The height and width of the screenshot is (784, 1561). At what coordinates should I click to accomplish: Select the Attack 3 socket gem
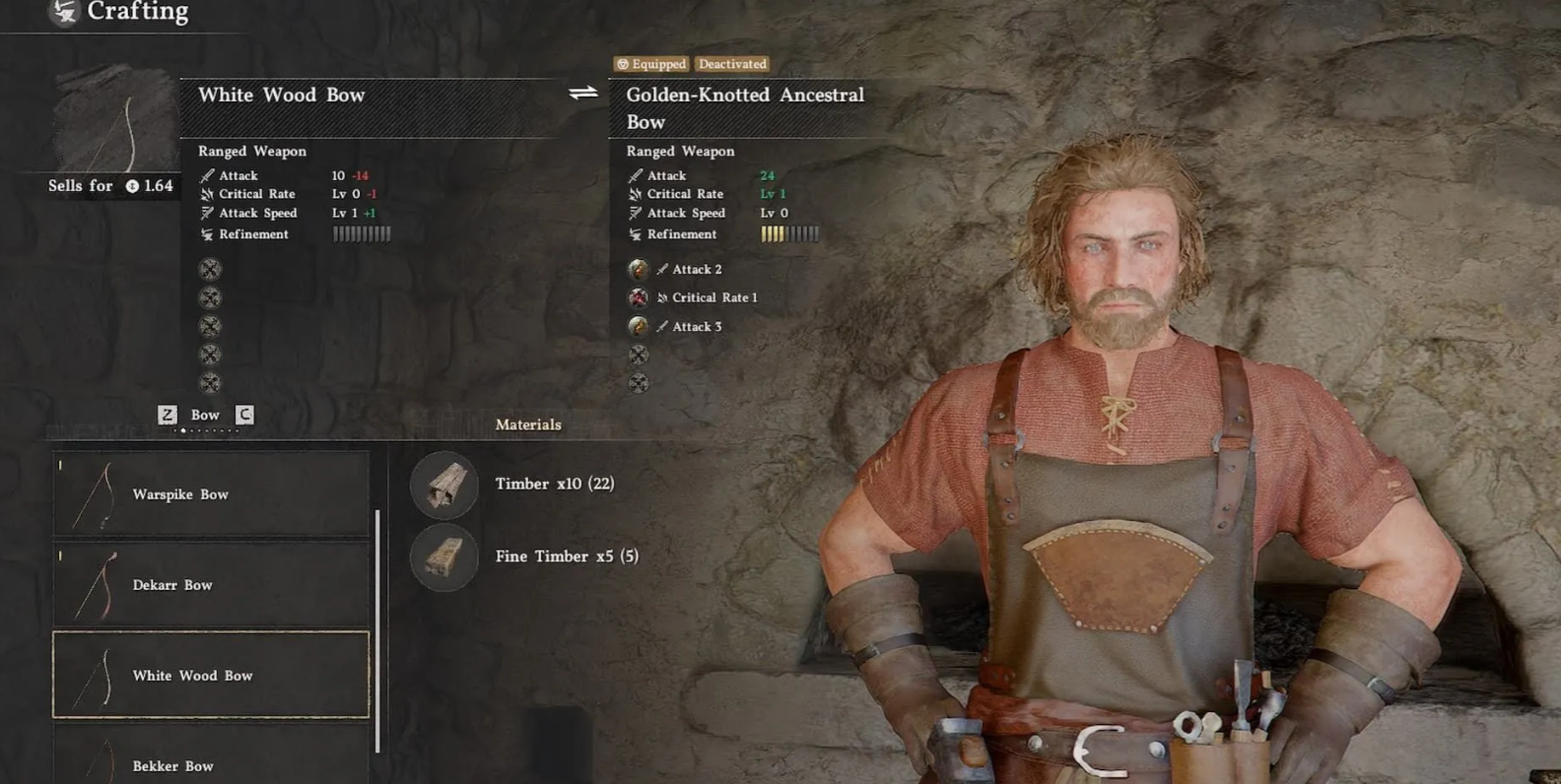pyautogui.click(x=639, y=326)
